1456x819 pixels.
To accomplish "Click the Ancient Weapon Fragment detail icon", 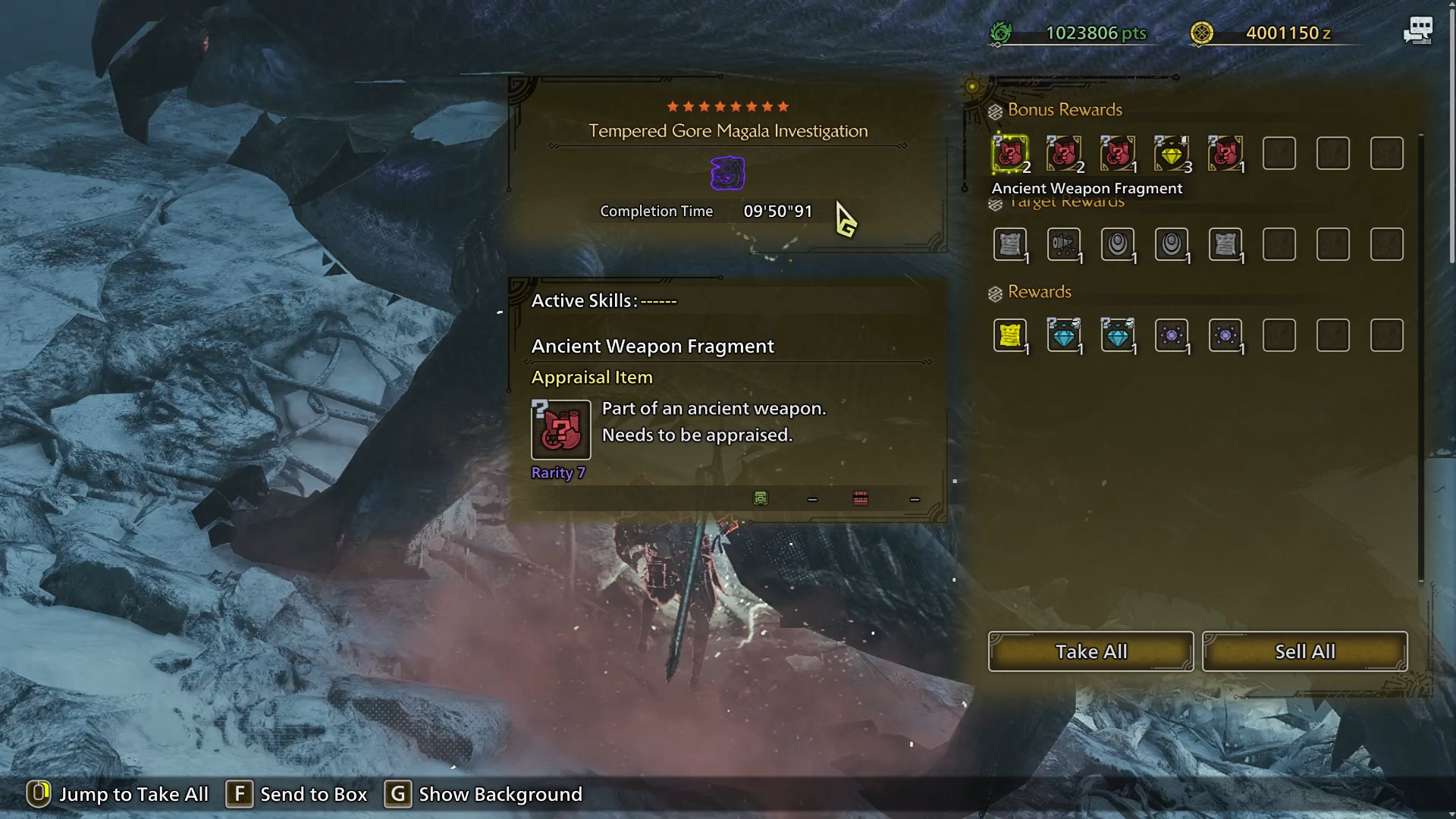I will (x=560, y=430).
